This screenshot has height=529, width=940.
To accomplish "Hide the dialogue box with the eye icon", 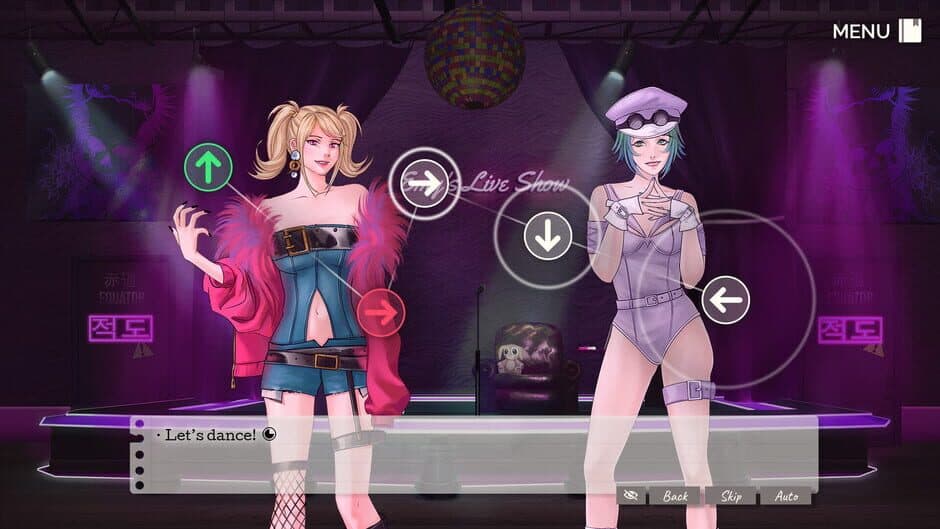I will pyautogui.click(x=629, y=496).
